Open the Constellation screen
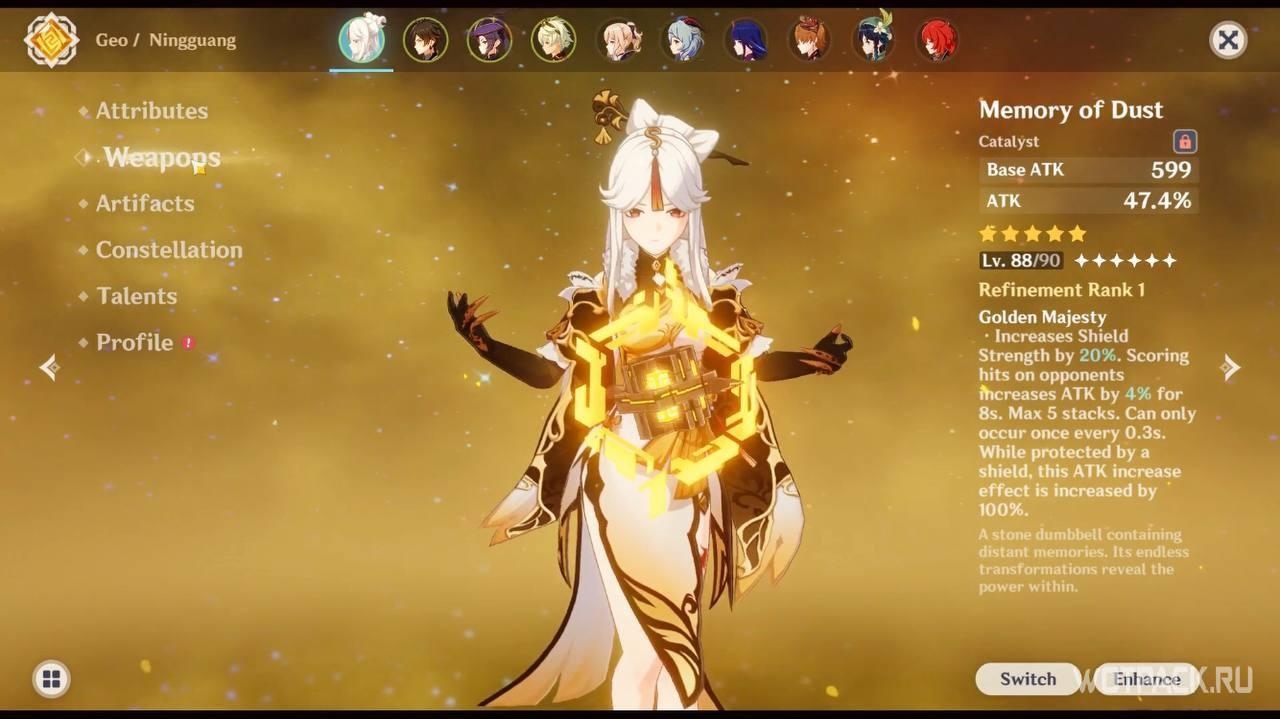1280x719 pixels. pos(168,250)
